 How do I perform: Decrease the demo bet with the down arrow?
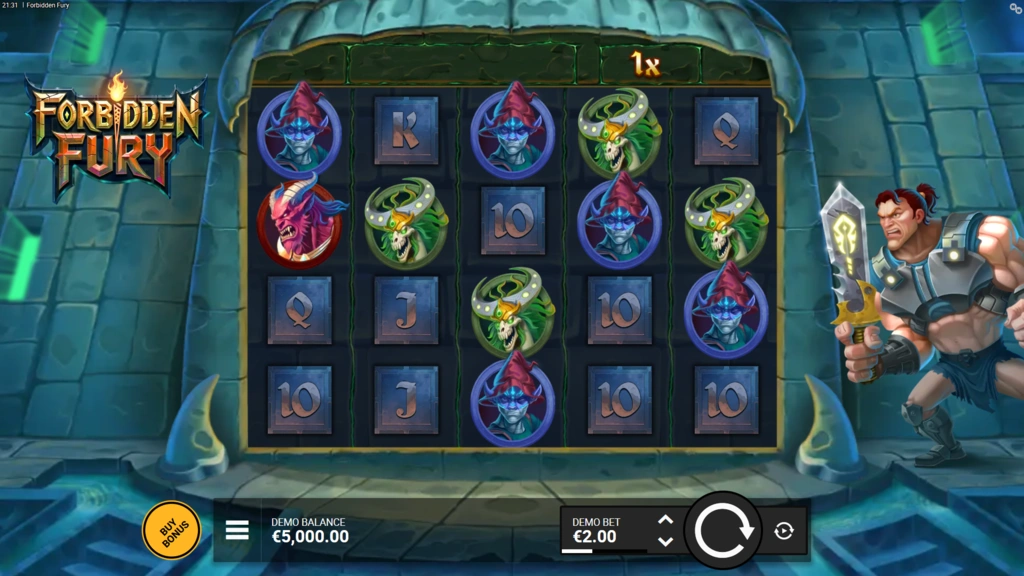(x=666, y=541)
